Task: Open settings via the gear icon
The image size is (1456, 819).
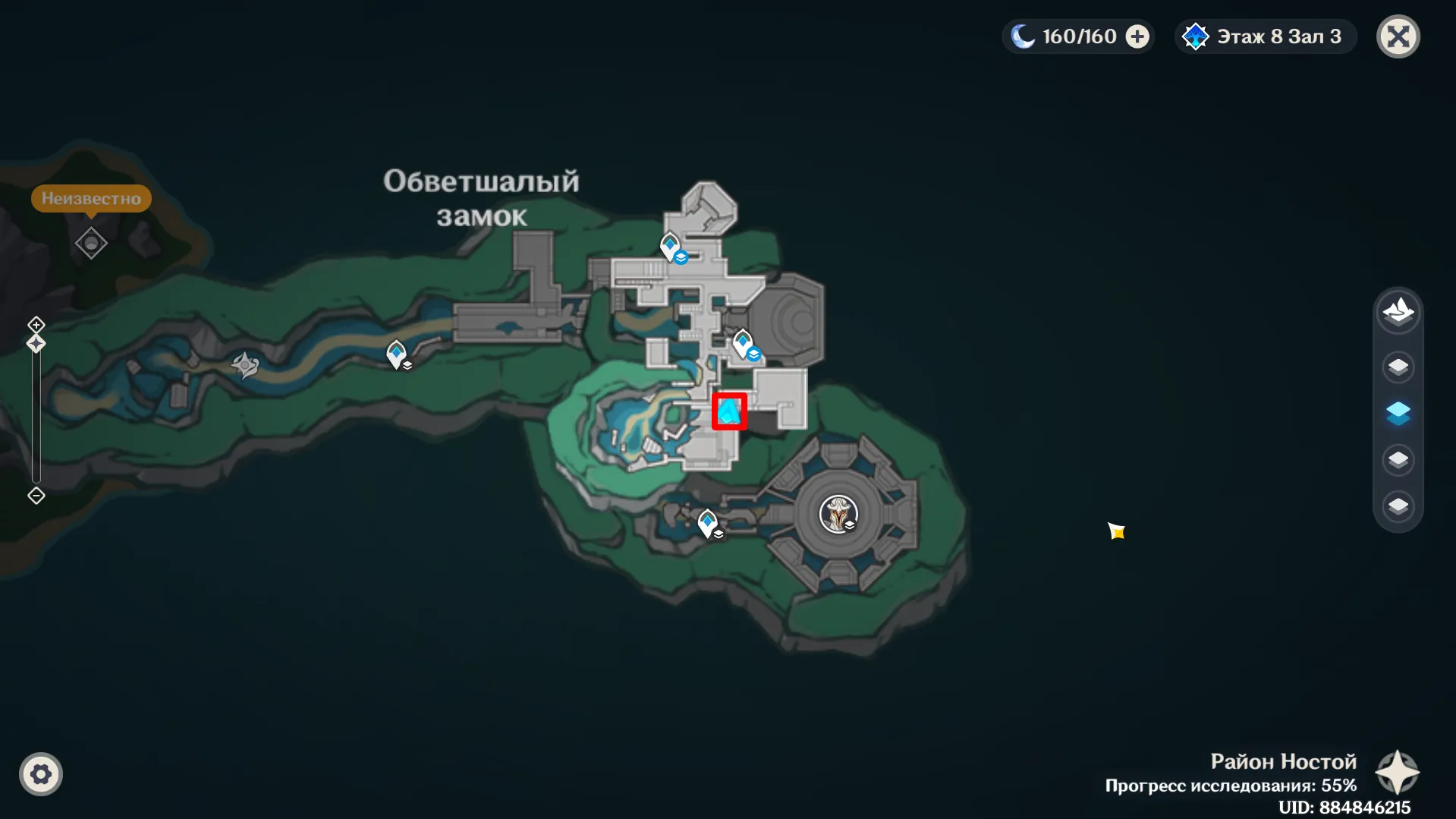Action: pyautogui.click(x=41, y=773)
